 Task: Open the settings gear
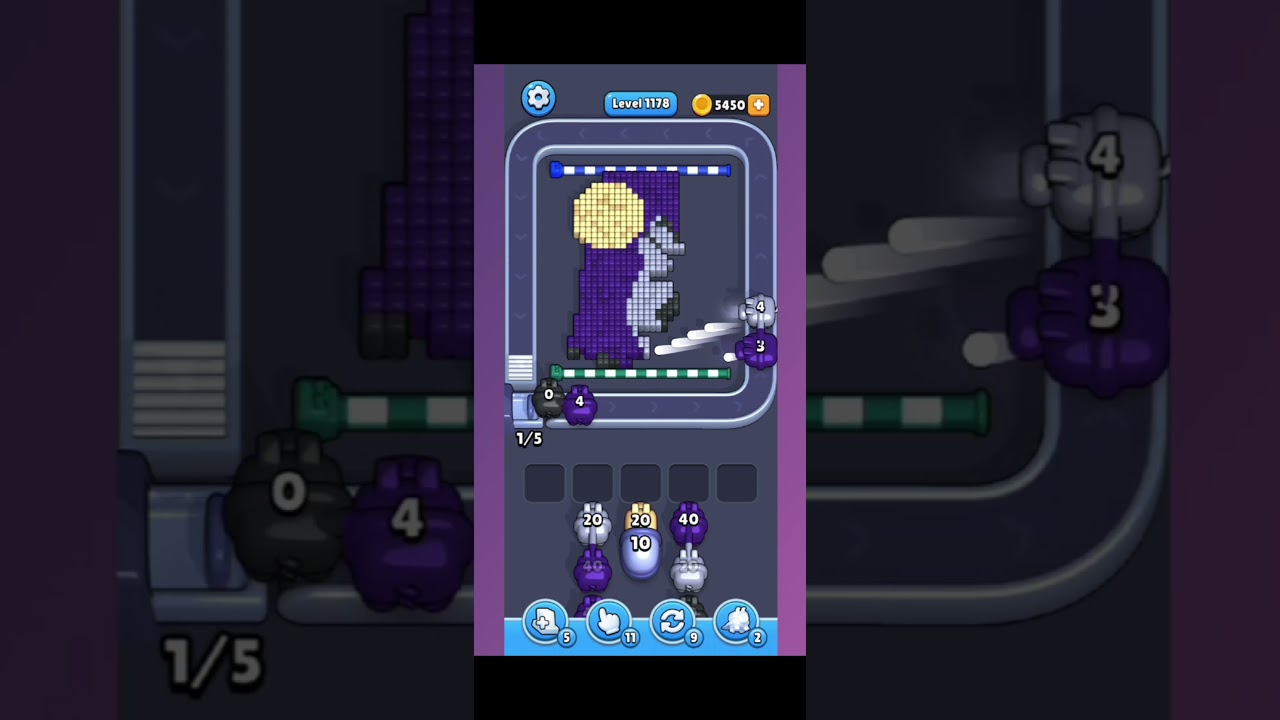[x=538, y=100]
